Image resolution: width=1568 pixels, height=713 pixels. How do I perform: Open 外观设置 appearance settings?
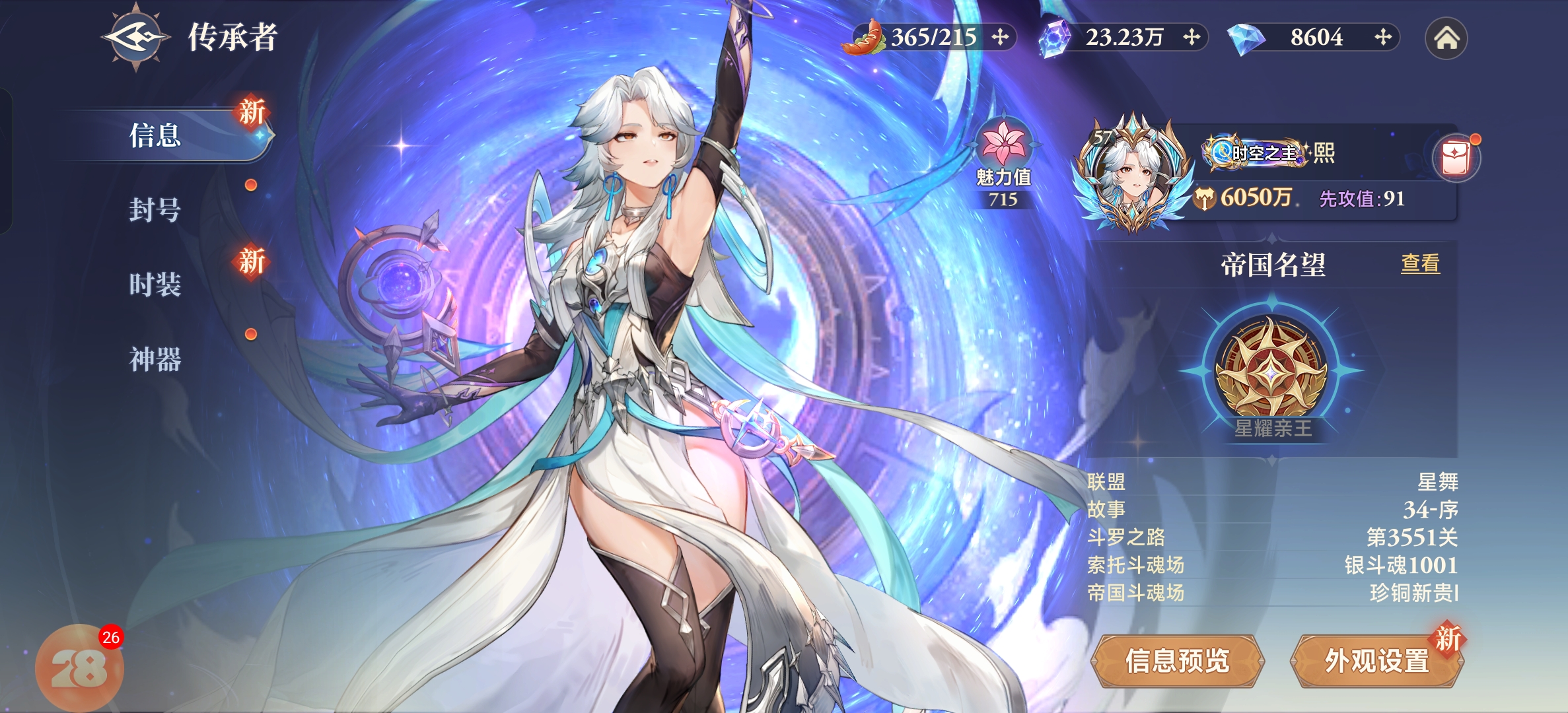pos(1377,660)
